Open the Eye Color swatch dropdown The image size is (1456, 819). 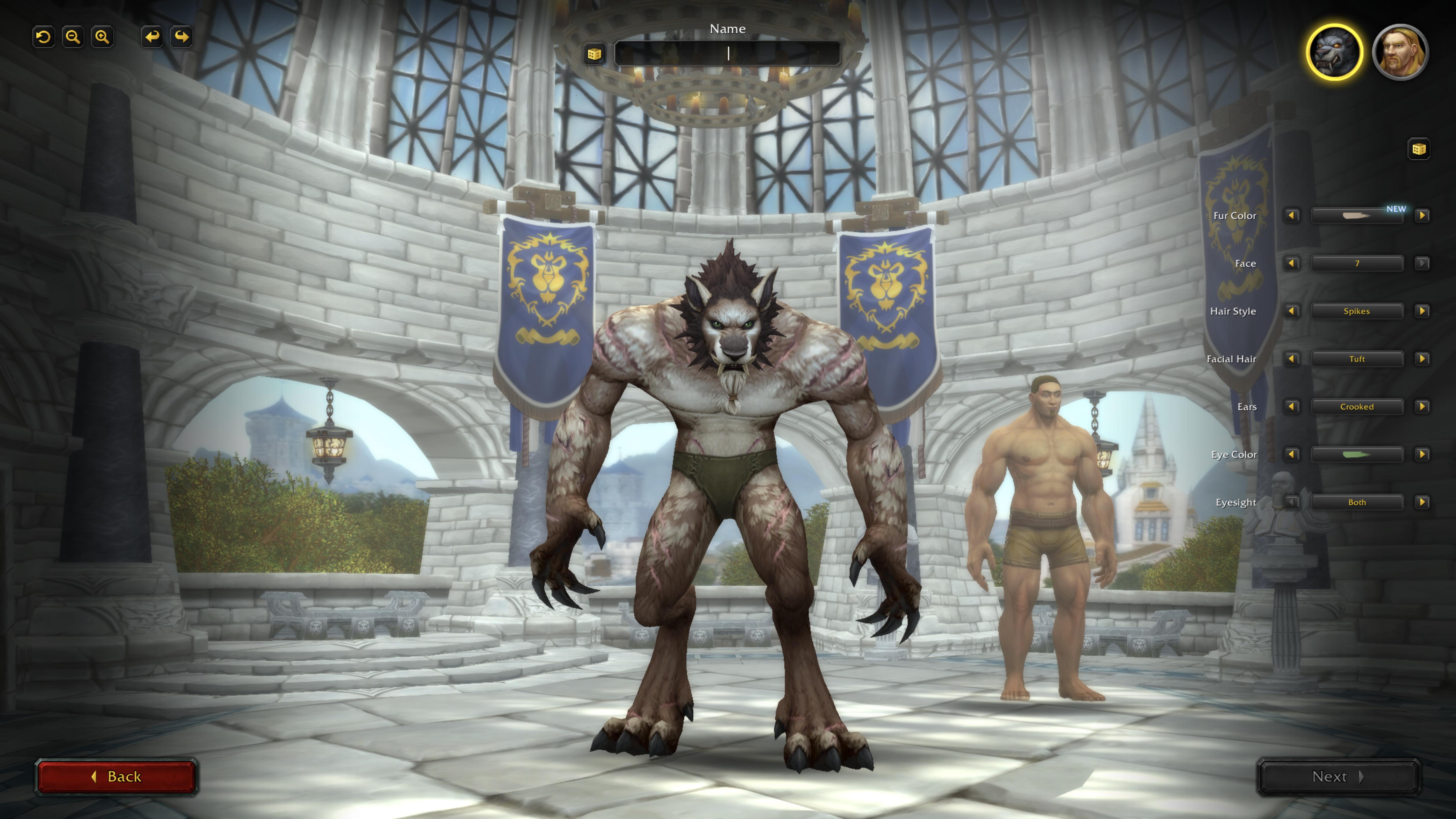click(x=1356, y=454)
